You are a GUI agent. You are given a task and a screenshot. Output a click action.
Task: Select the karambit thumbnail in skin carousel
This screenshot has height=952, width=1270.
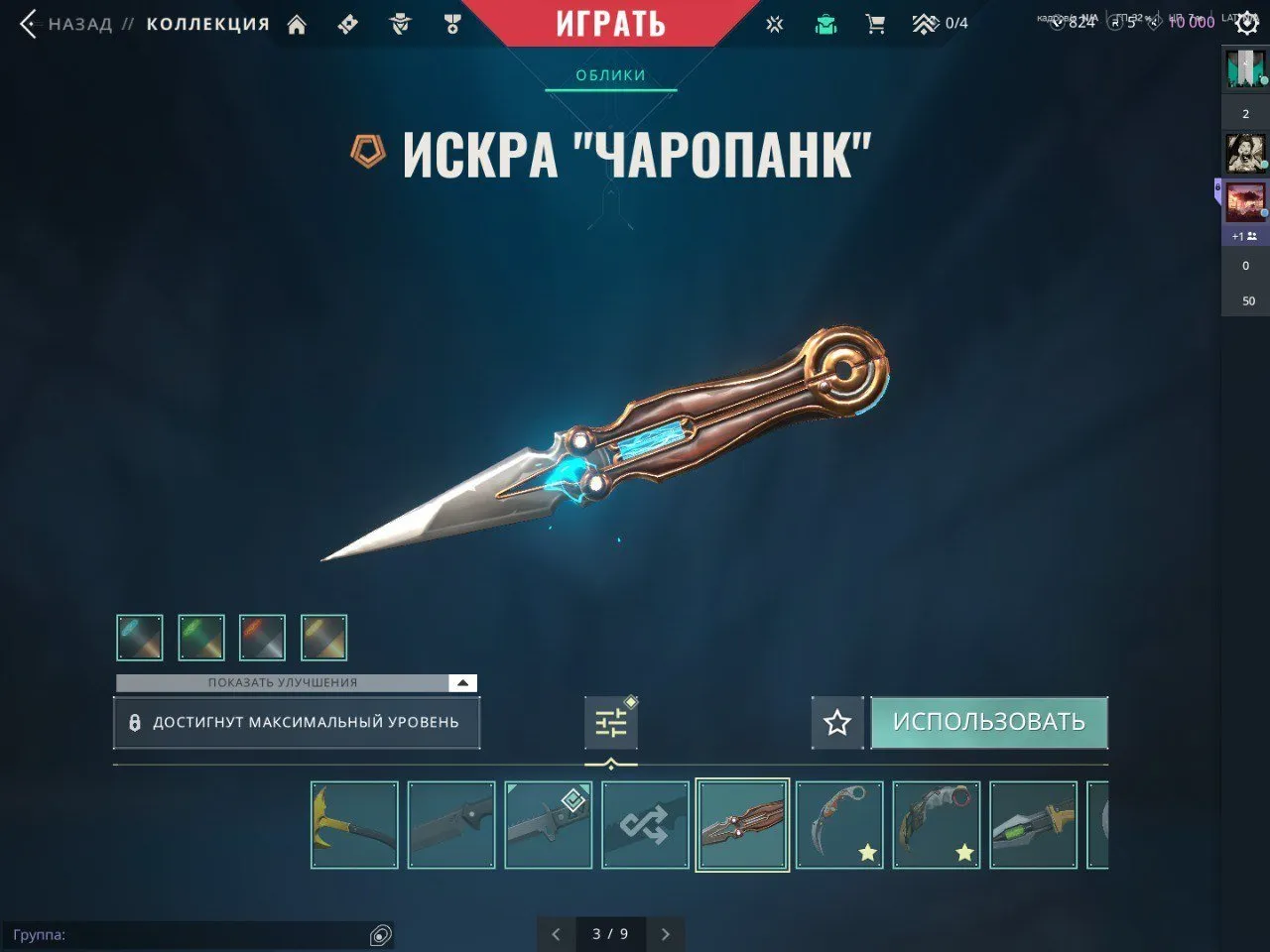pos(839,825)
